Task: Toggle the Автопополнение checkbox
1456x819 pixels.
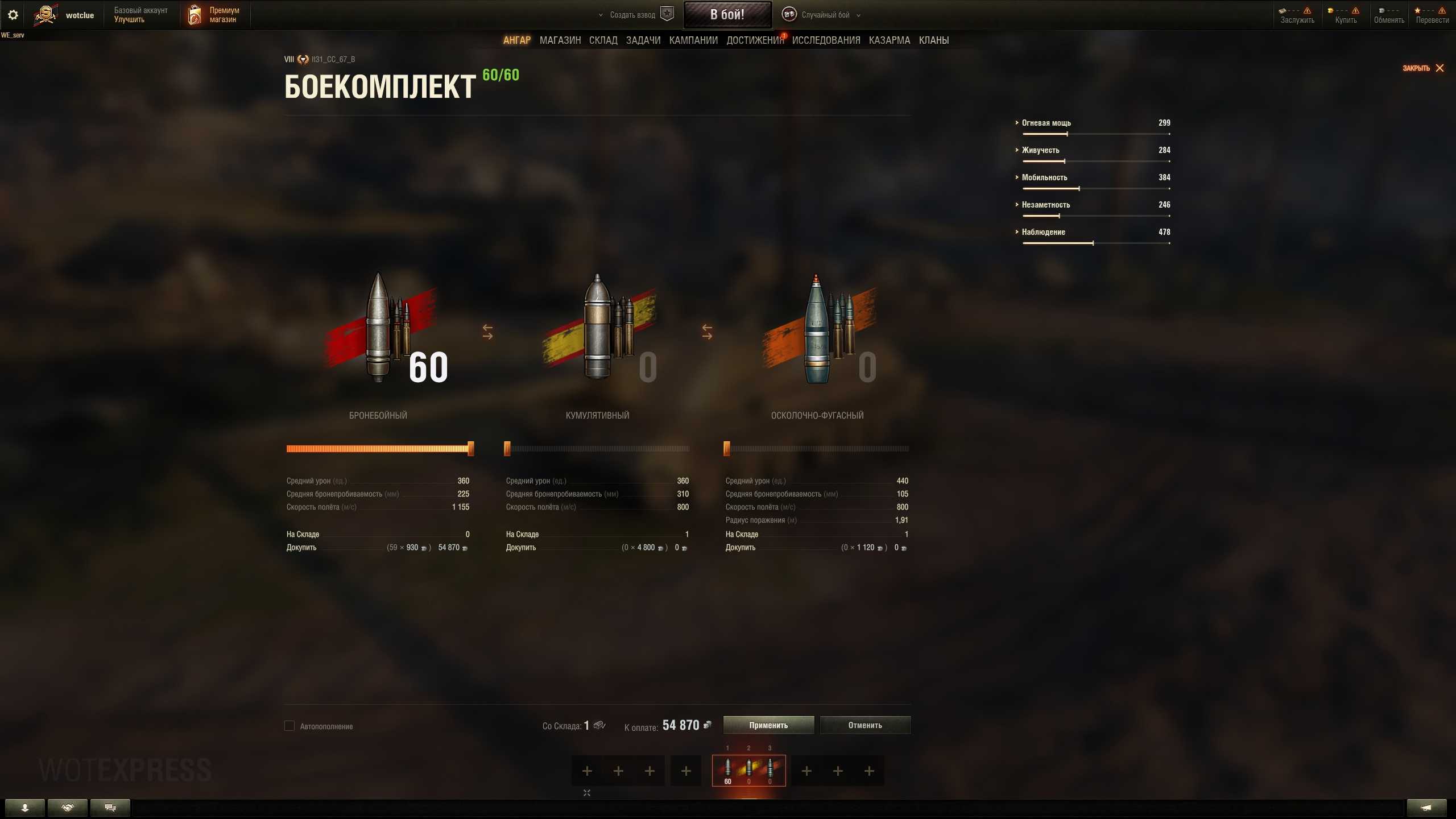Action: [289, 726]
